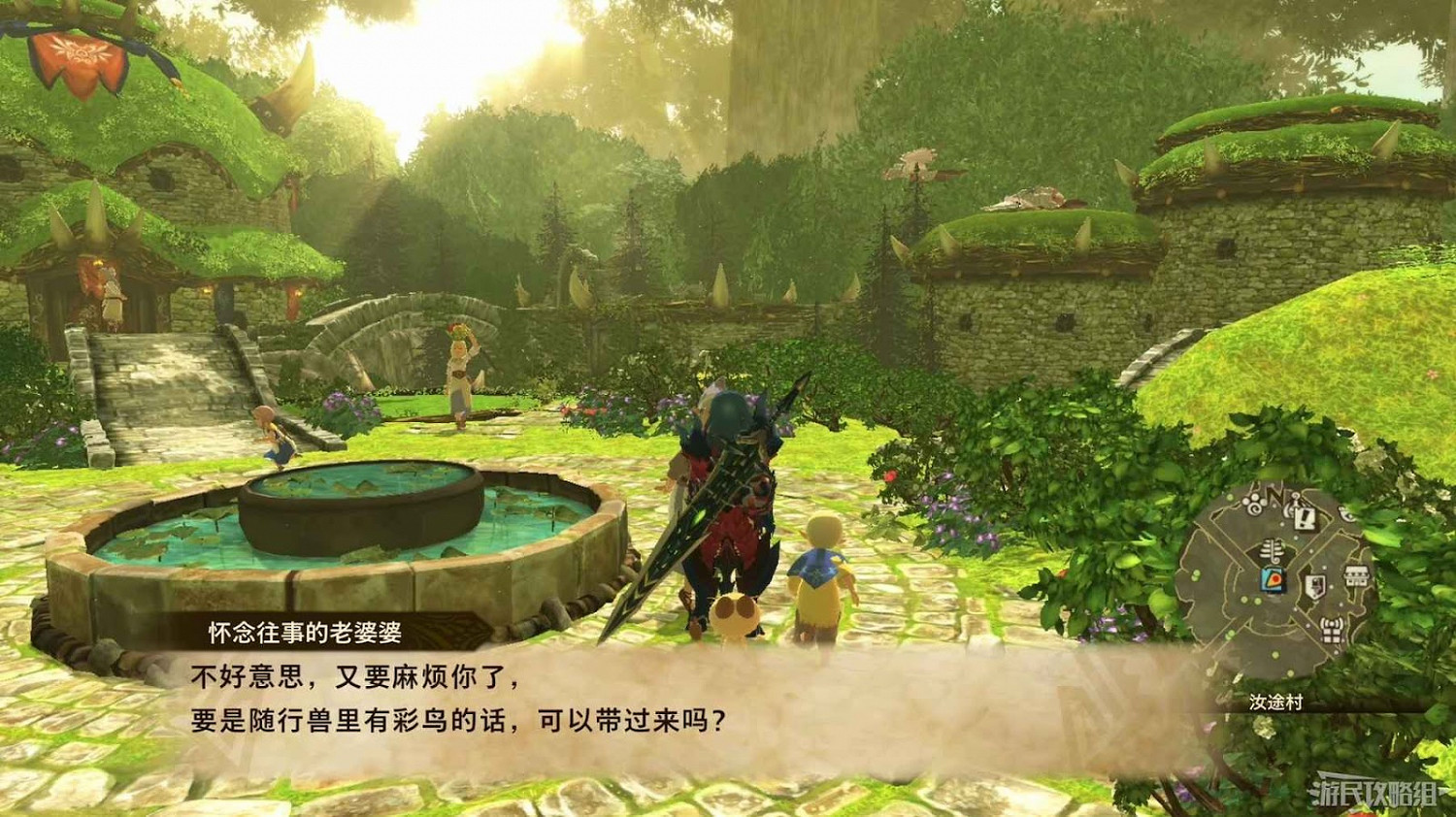Click the shop building icon on the minimap

[1356, 574]
